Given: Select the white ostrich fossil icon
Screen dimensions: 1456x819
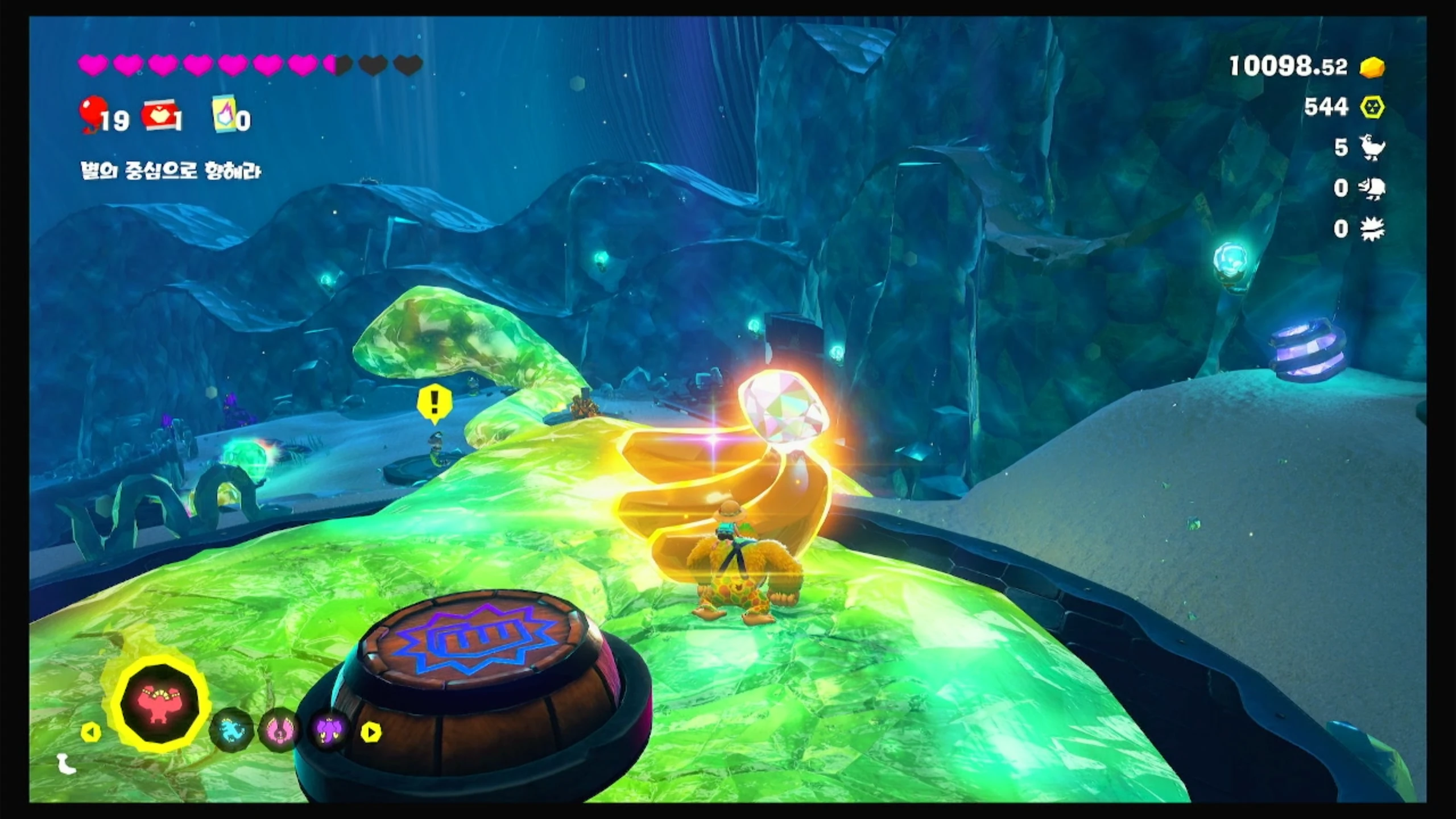Looking at the screenshot, I should pos(1372,147).
